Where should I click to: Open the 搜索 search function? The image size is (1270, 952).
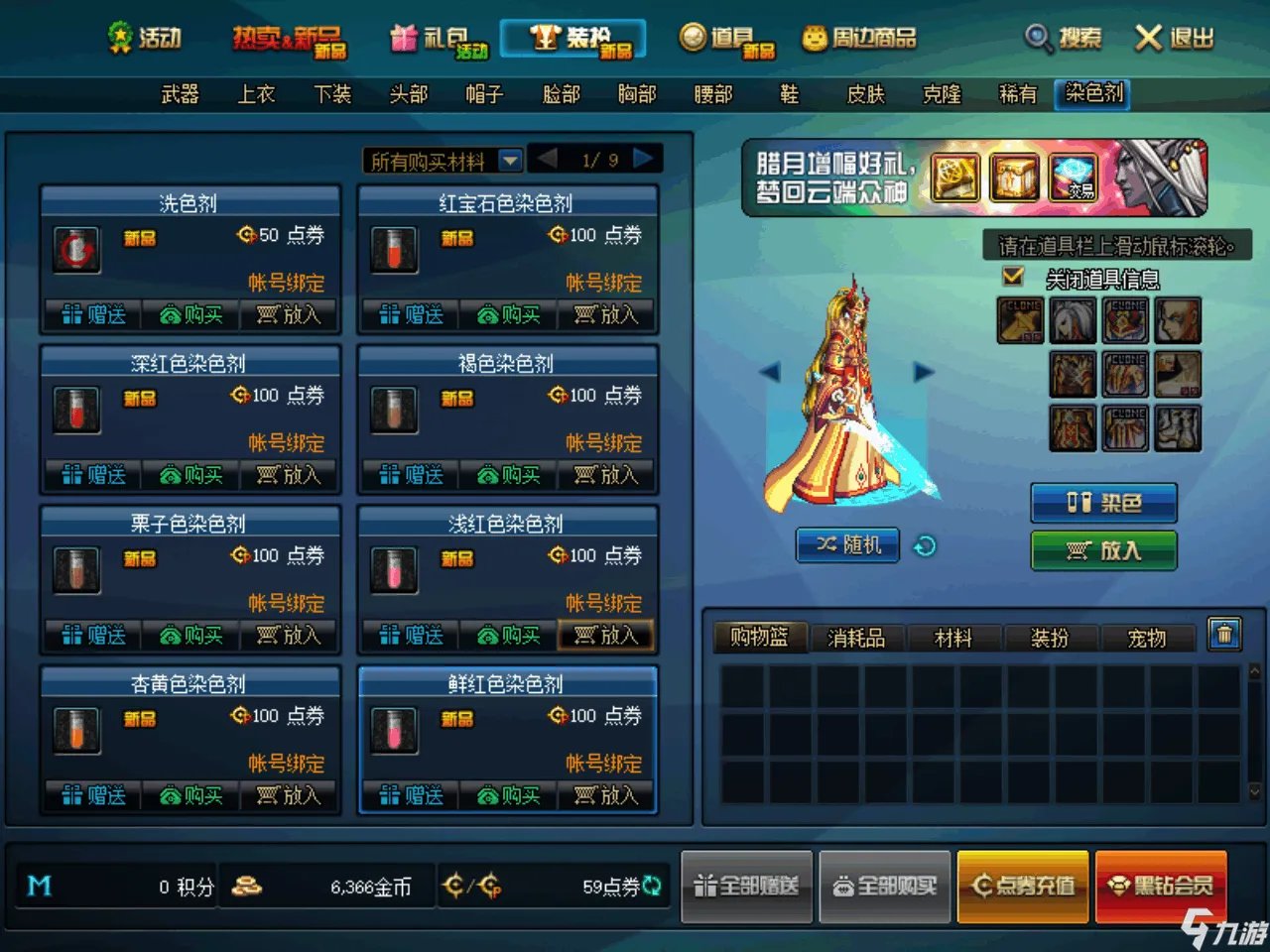pyautogui.click(x=1065, y=39)
